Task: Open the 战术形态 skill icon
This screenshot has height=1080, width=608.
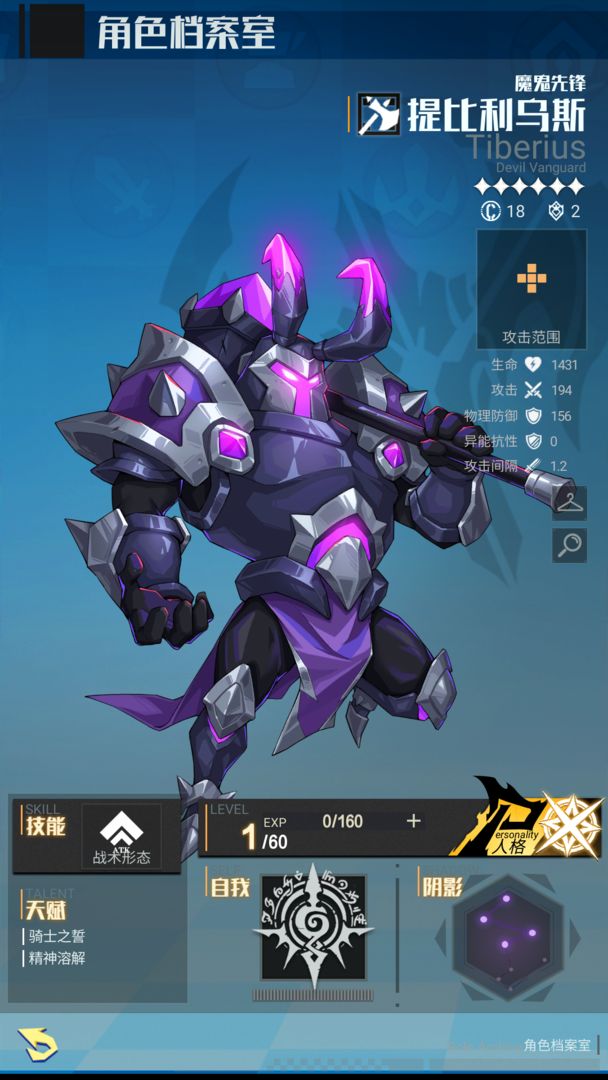Action: (x=121, y=836)
